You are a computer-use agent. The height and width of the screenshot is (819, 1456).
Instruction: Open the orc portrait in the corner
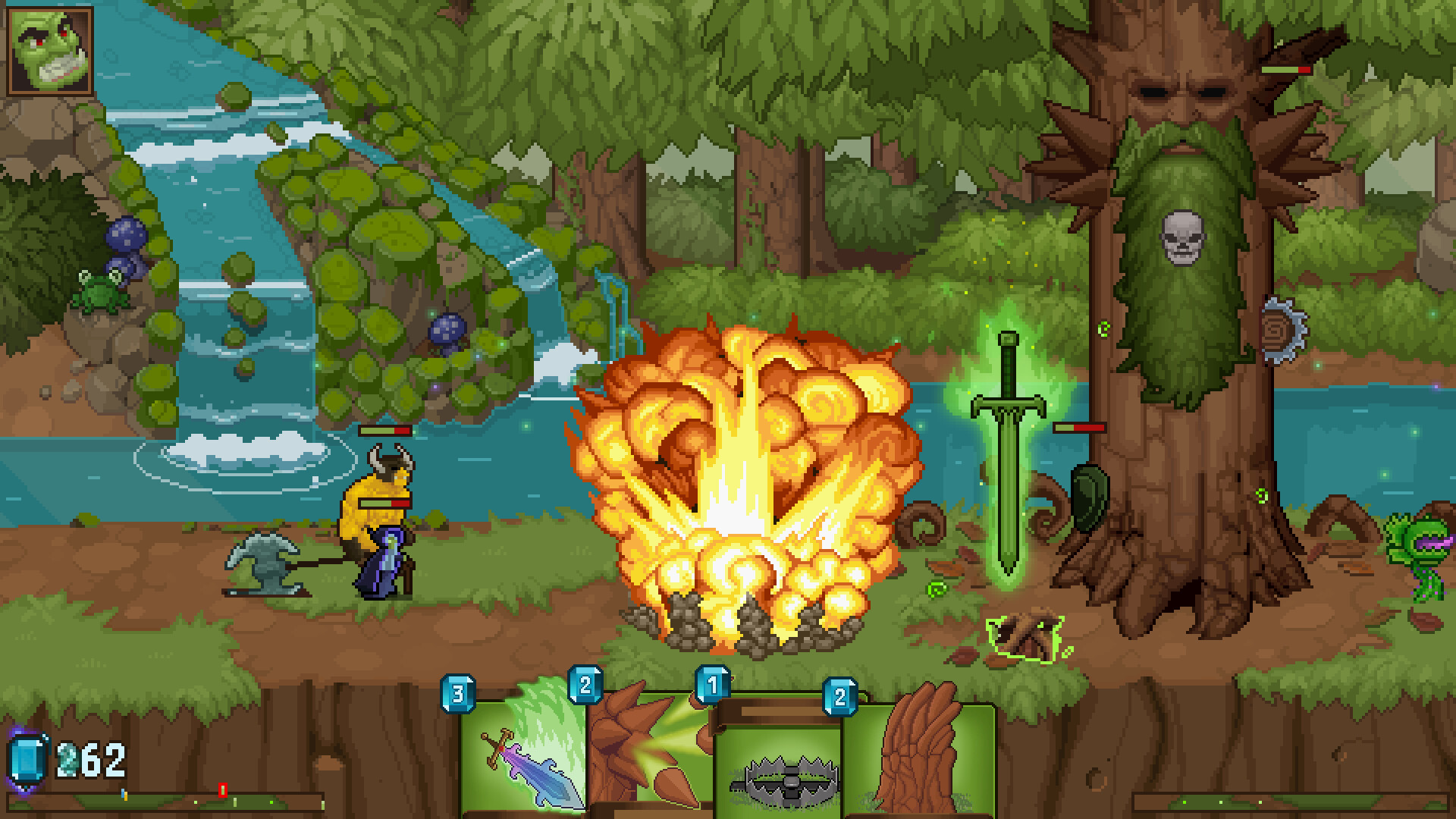click(x=49, y=51)
